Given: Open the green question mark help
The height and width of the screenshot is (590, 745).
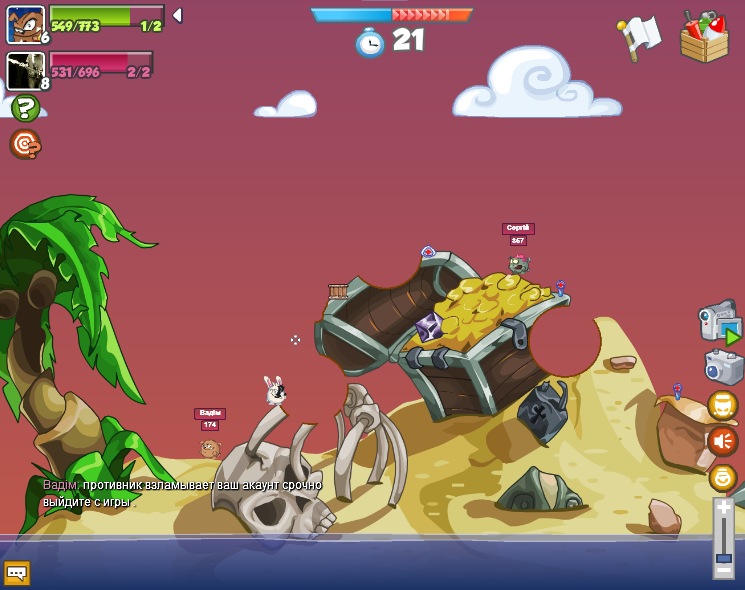Looking at the screenshot, I should 25,108.
